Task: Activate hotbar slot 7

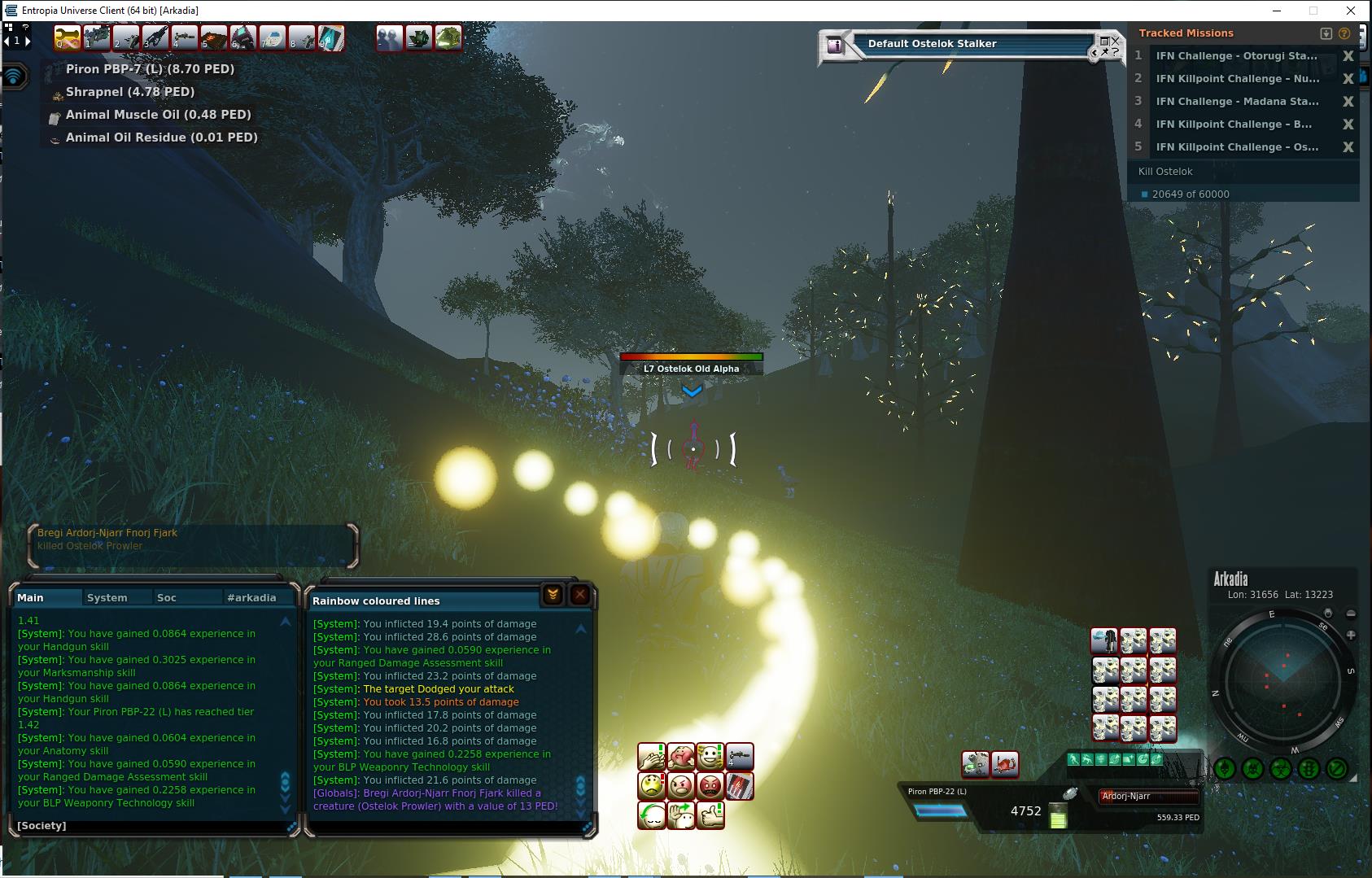Action: (x=272, y=37)
